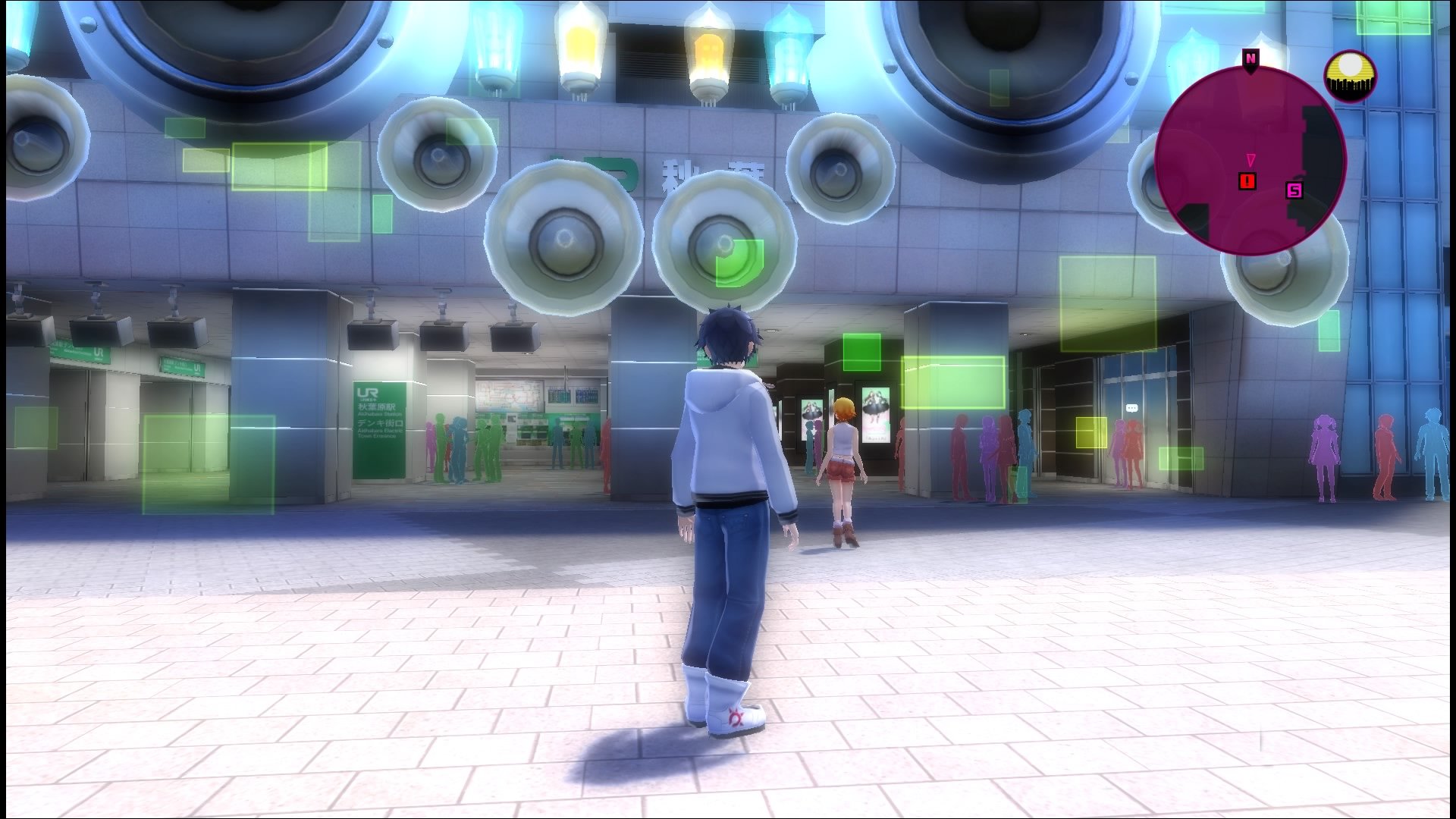Click the pink player arrow inside the minimap
This screenshot has height=819, width=1456.
tap(1251, 159)
